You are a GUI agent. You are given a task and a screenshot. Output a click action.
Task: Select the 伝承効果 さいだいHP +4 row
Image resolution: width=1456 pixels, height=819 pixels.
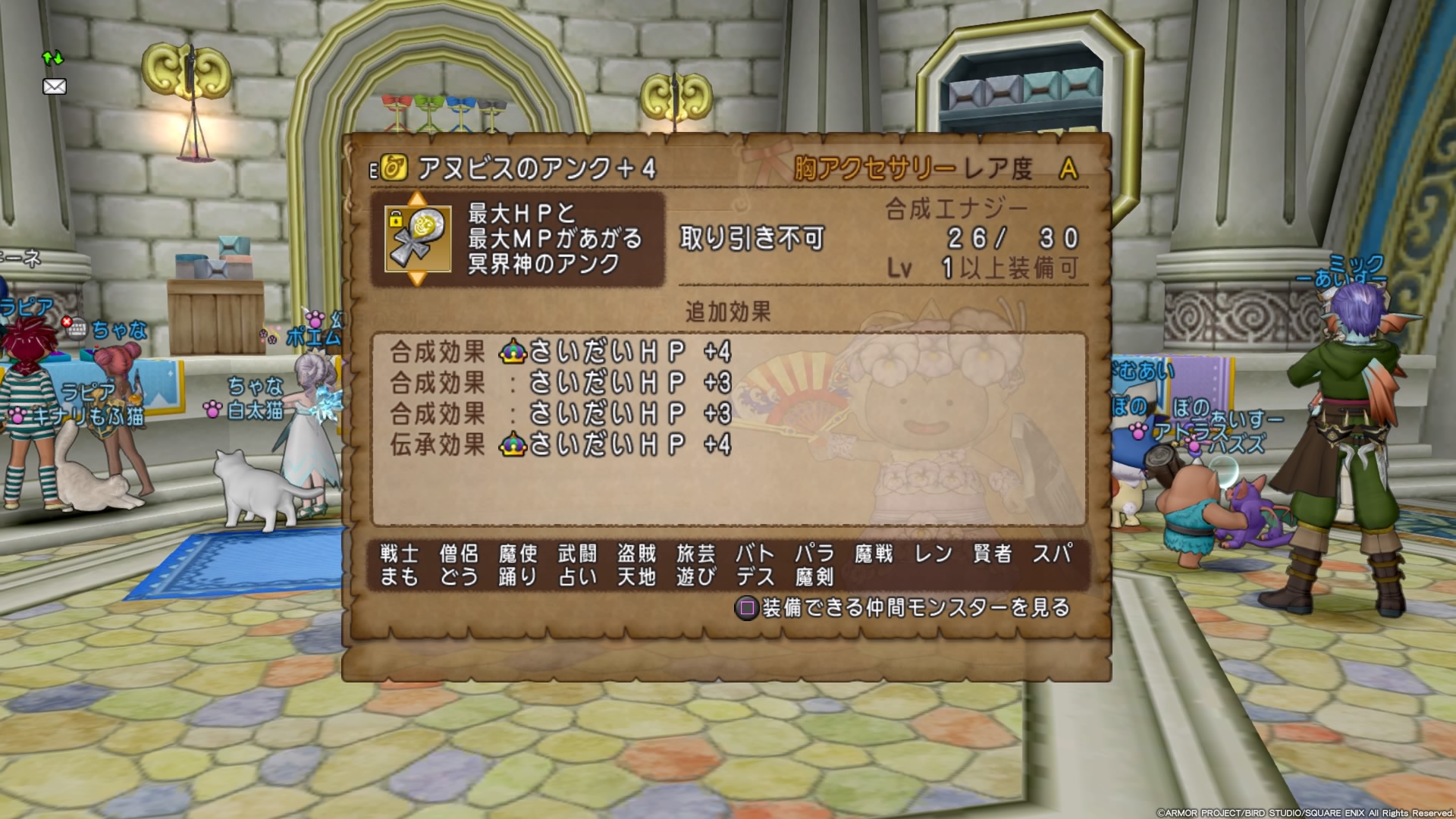(x=560, y=444)
